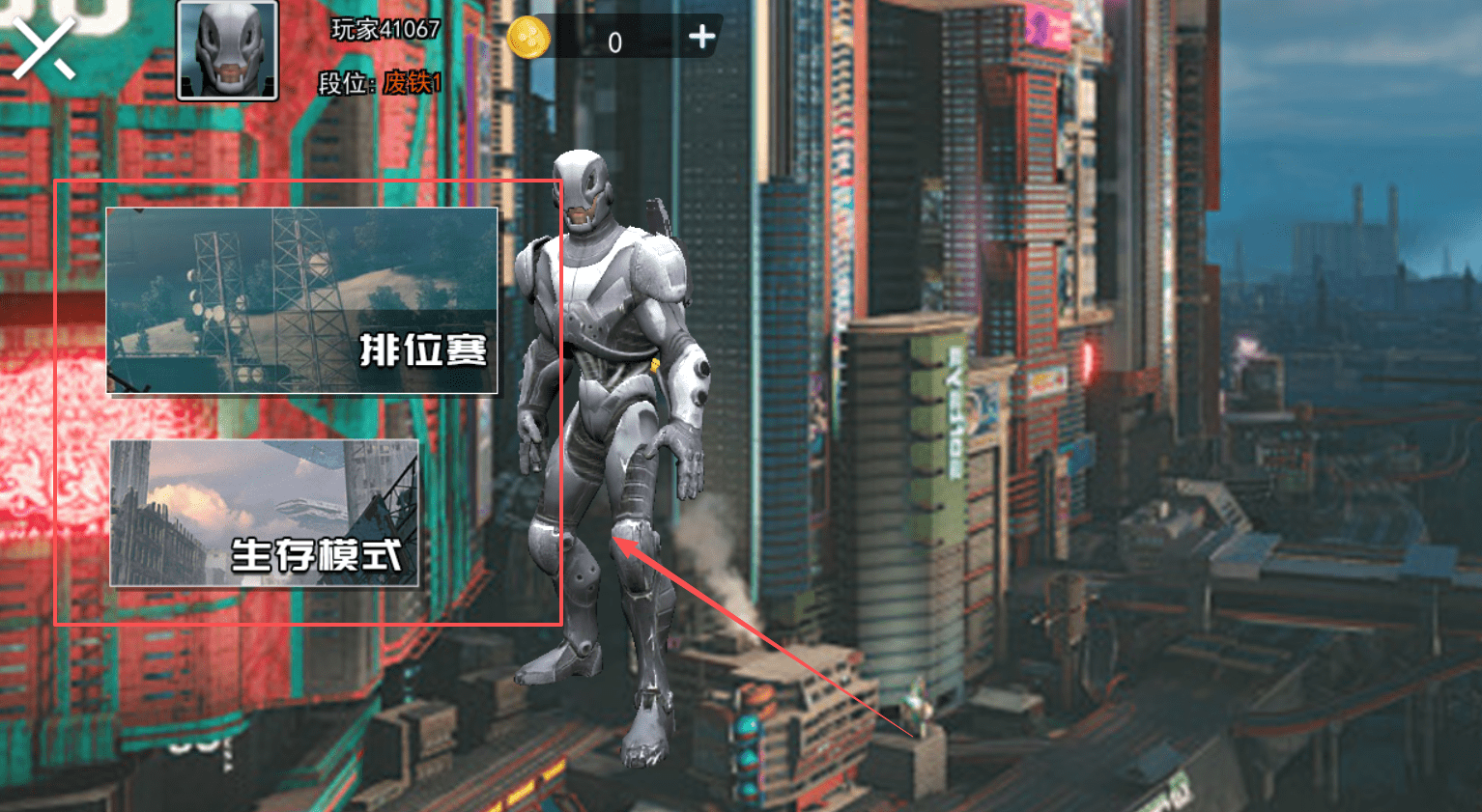
Task: Click the crossed swords icon
Action: (x=43, y=47)
